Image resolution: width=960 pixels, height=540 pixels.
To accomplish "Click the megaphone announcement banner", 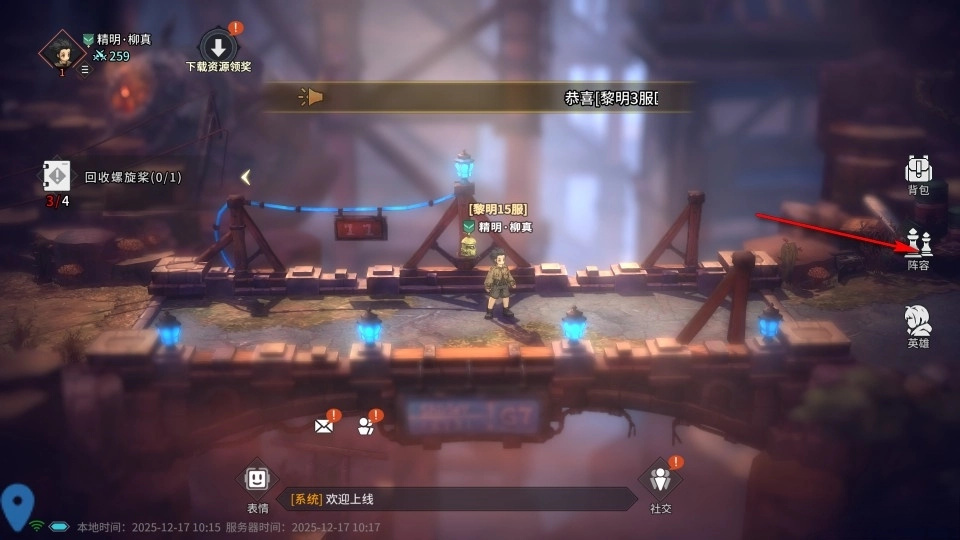I will click(x=480, y=97).
